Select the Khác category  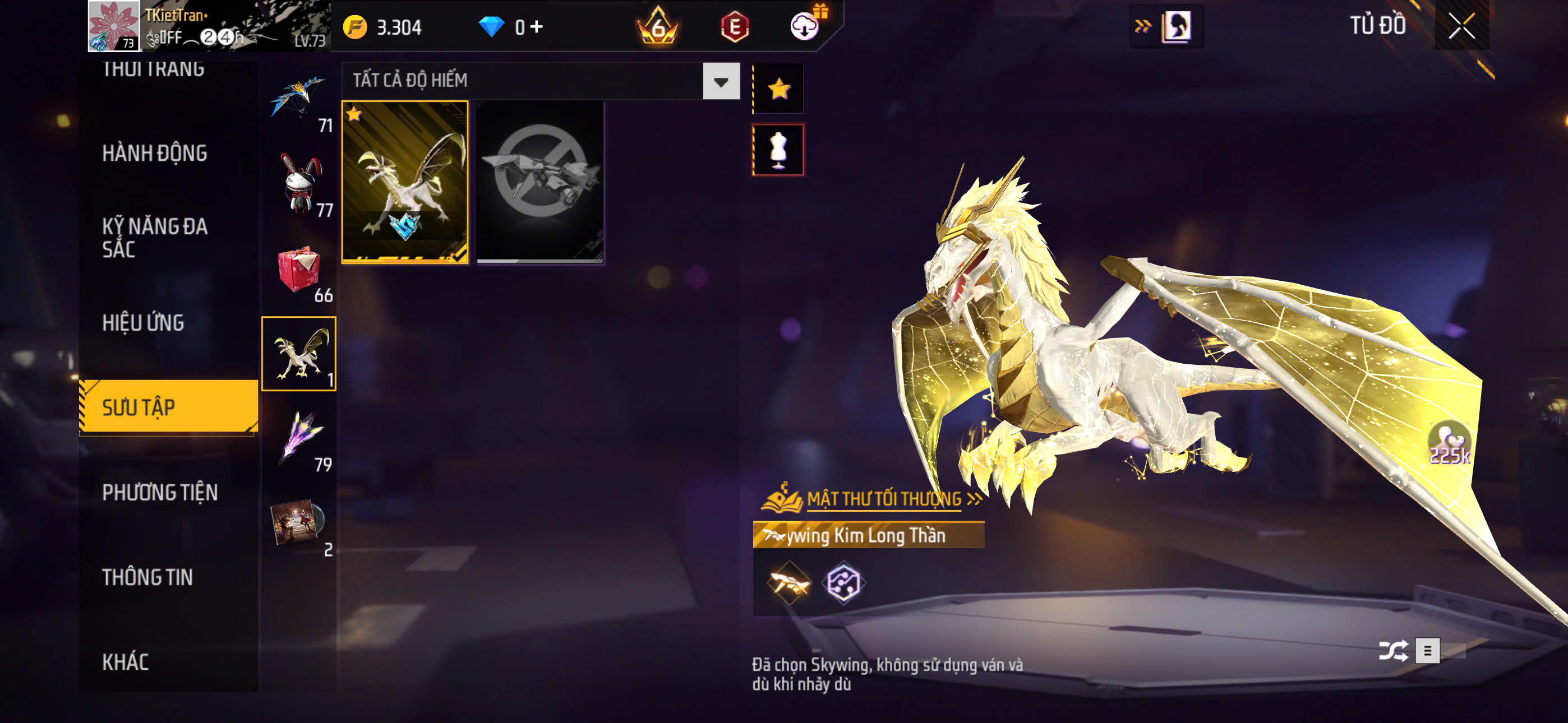coord(126,661)
